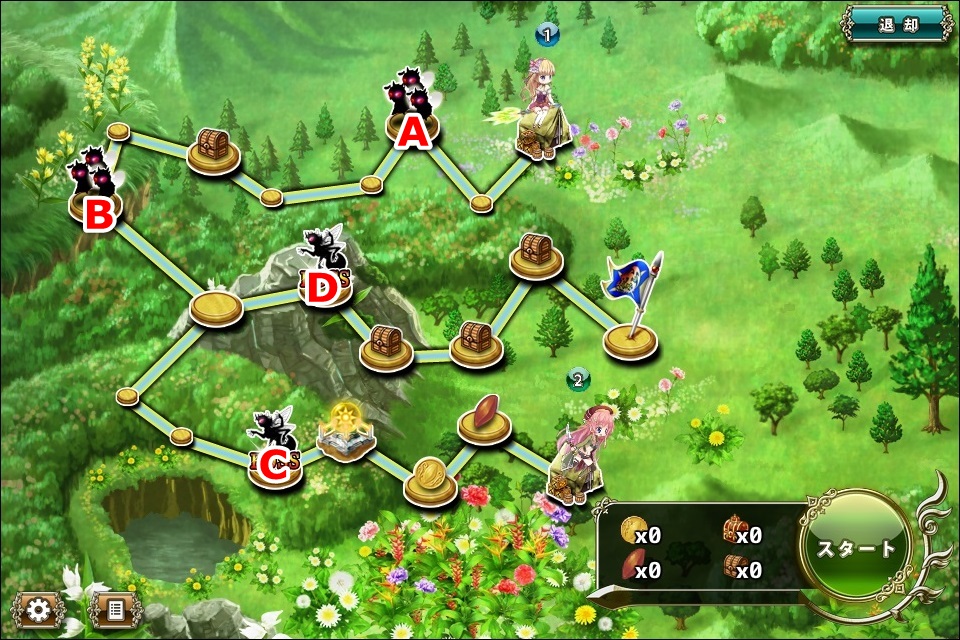This screenshot has width=960, height=640.
Task: Start the battle with the スタート button
Action: [856, 549]
